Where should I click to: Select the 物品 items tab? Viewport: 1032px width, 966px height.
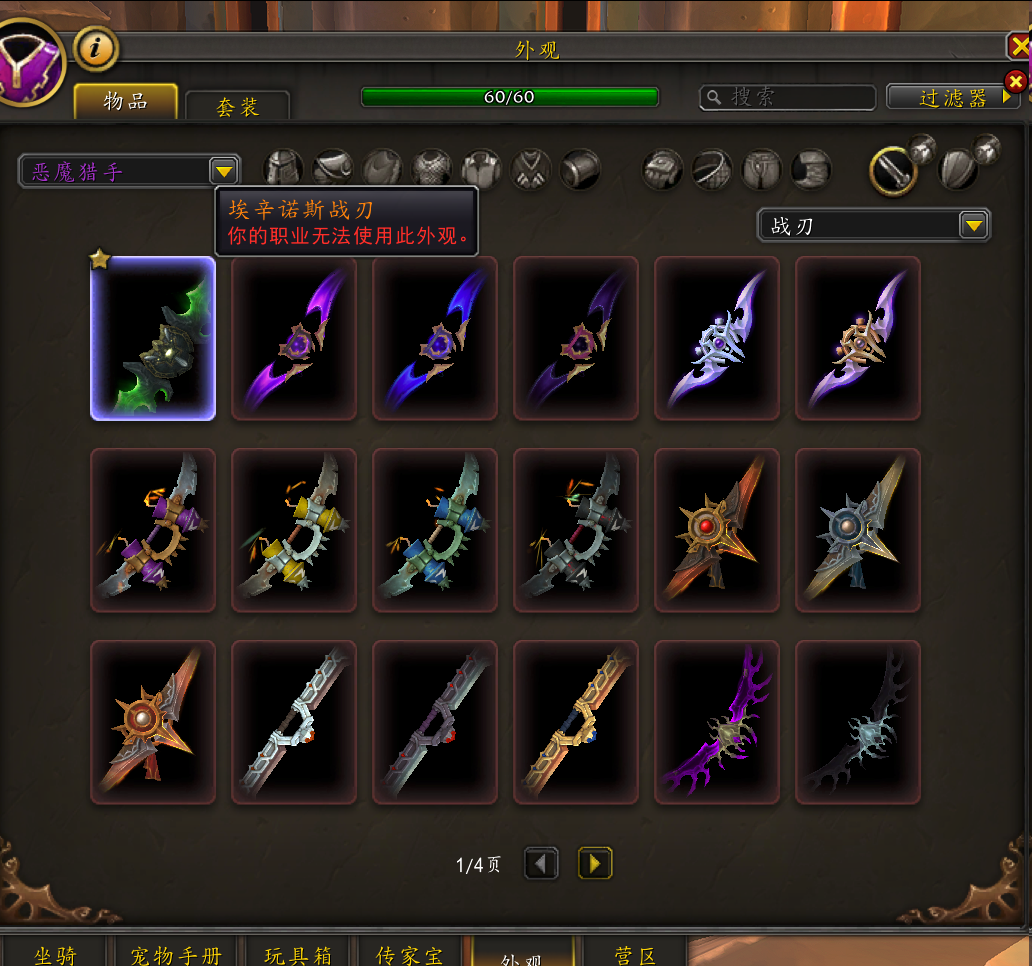(x=126, y=101)
